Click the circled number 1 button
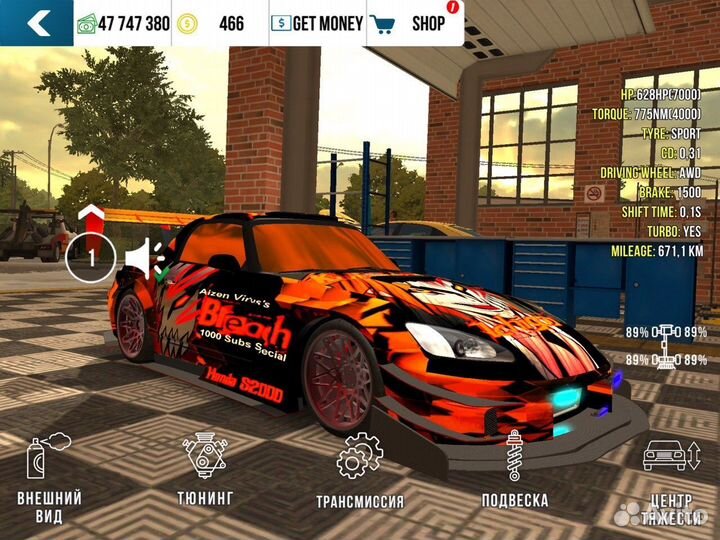This screenshot has height=540, width=720. click(x=91, y=258)
